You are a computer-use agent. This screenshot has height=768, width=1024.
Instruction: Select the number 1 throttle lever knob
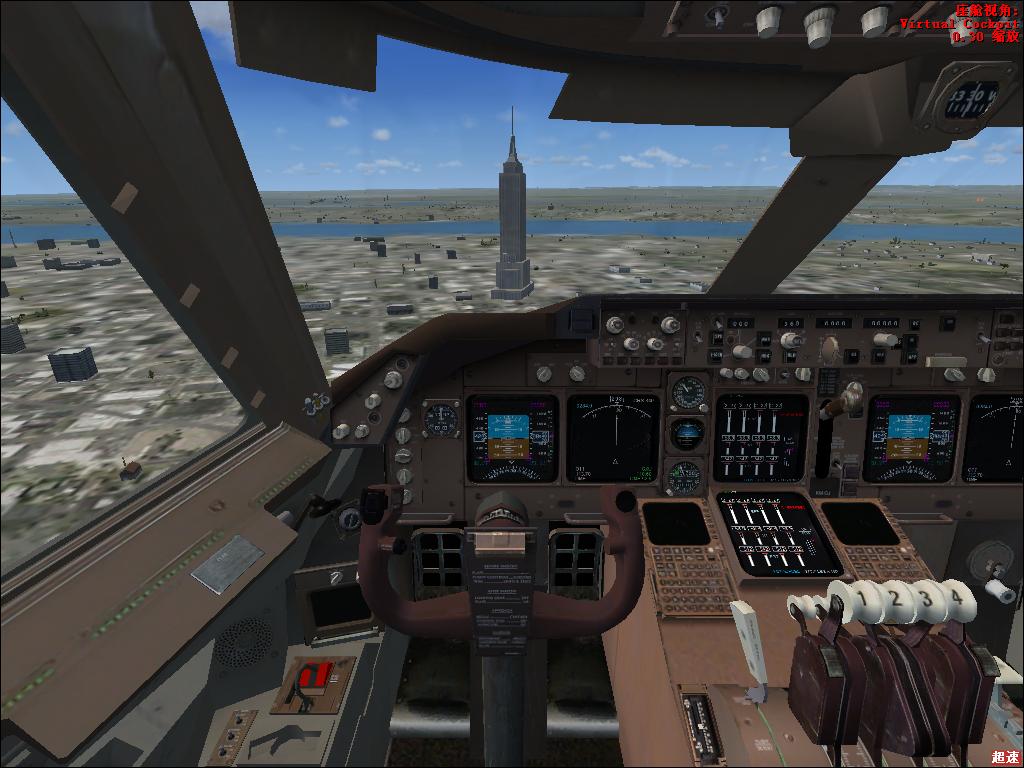click(868, 598)
